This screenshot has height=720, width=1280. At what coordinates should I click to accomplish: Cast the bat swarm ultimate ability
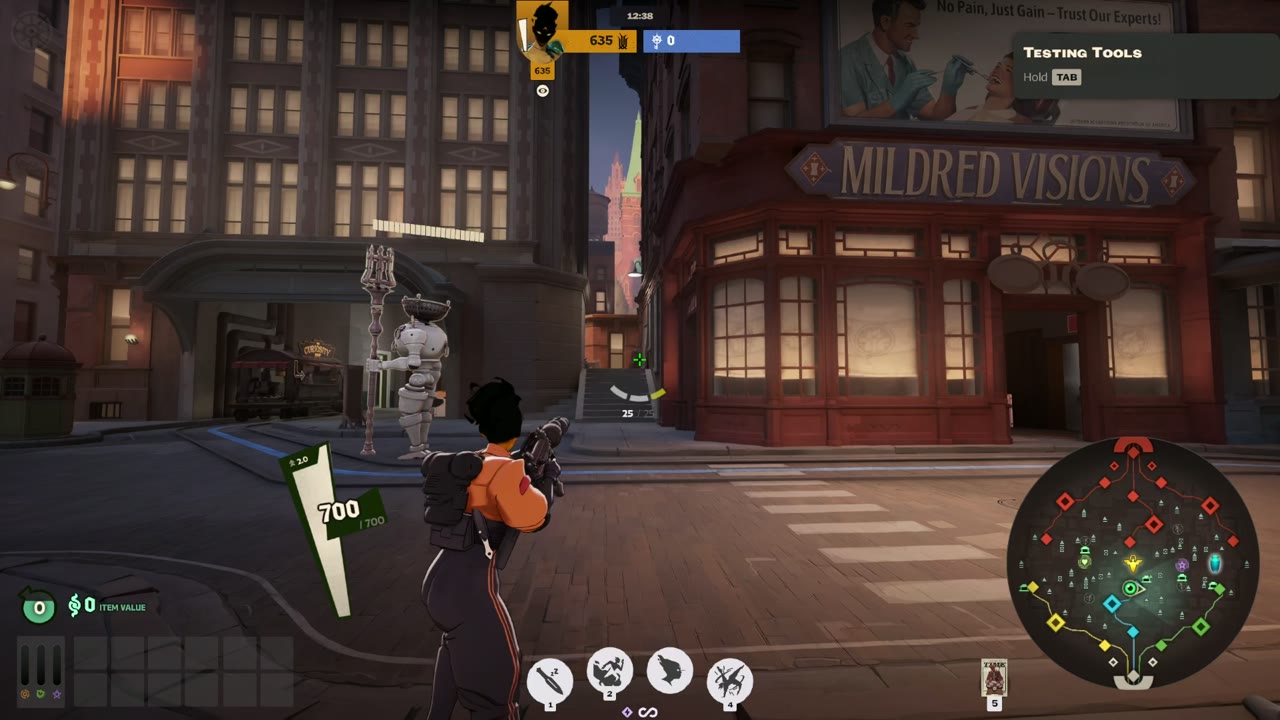[x=729, y=681]
